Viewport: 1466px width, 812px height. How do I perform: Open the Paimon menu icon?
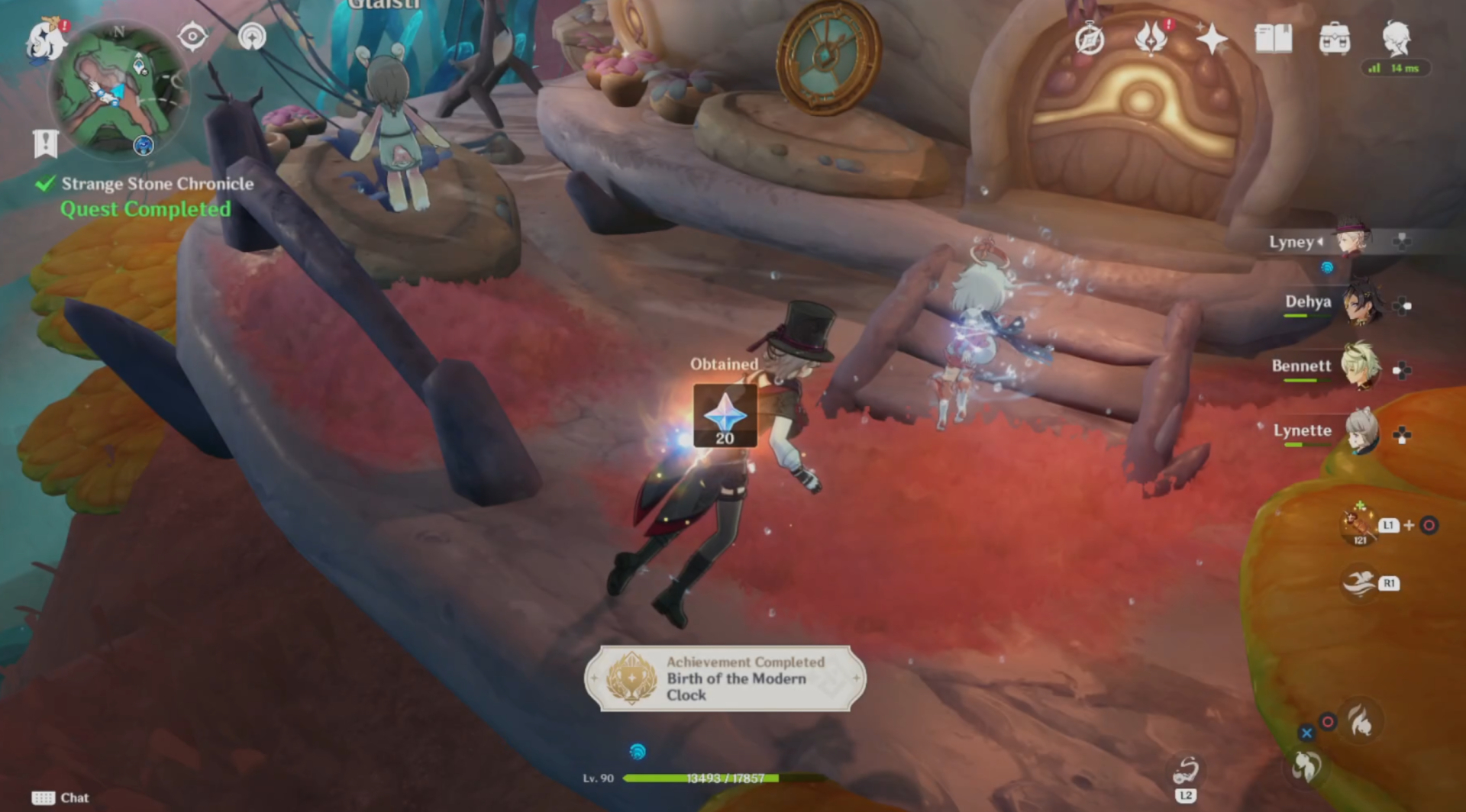pos(44,40)
